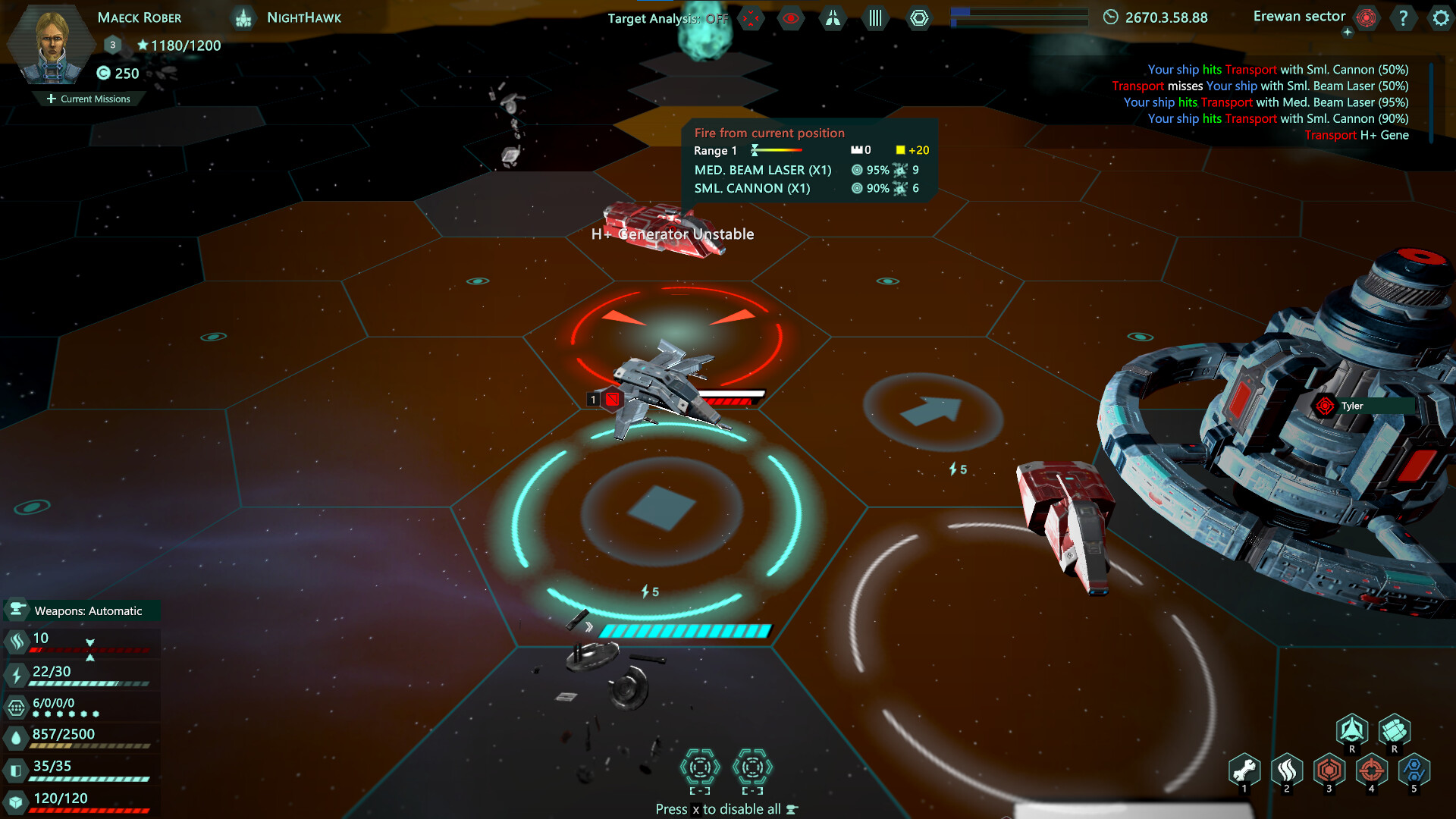
Task: Select the crosshair targeting icon near Target Analysis
Action: coord(751,18)
